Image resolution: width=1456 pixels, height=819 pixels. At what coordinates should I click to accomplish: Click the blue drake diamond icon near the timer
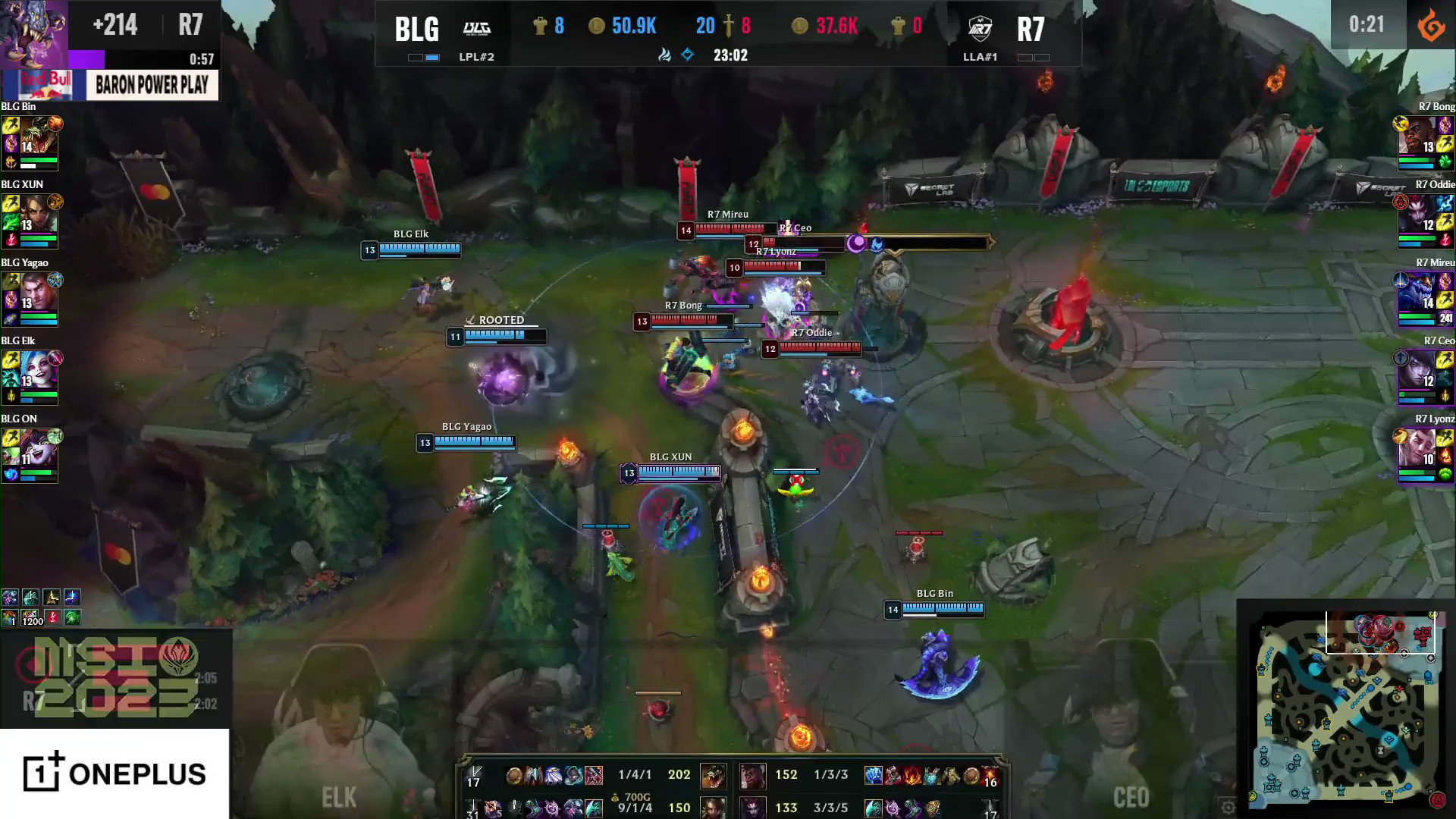pyautogui.click(x=688, y=54)
